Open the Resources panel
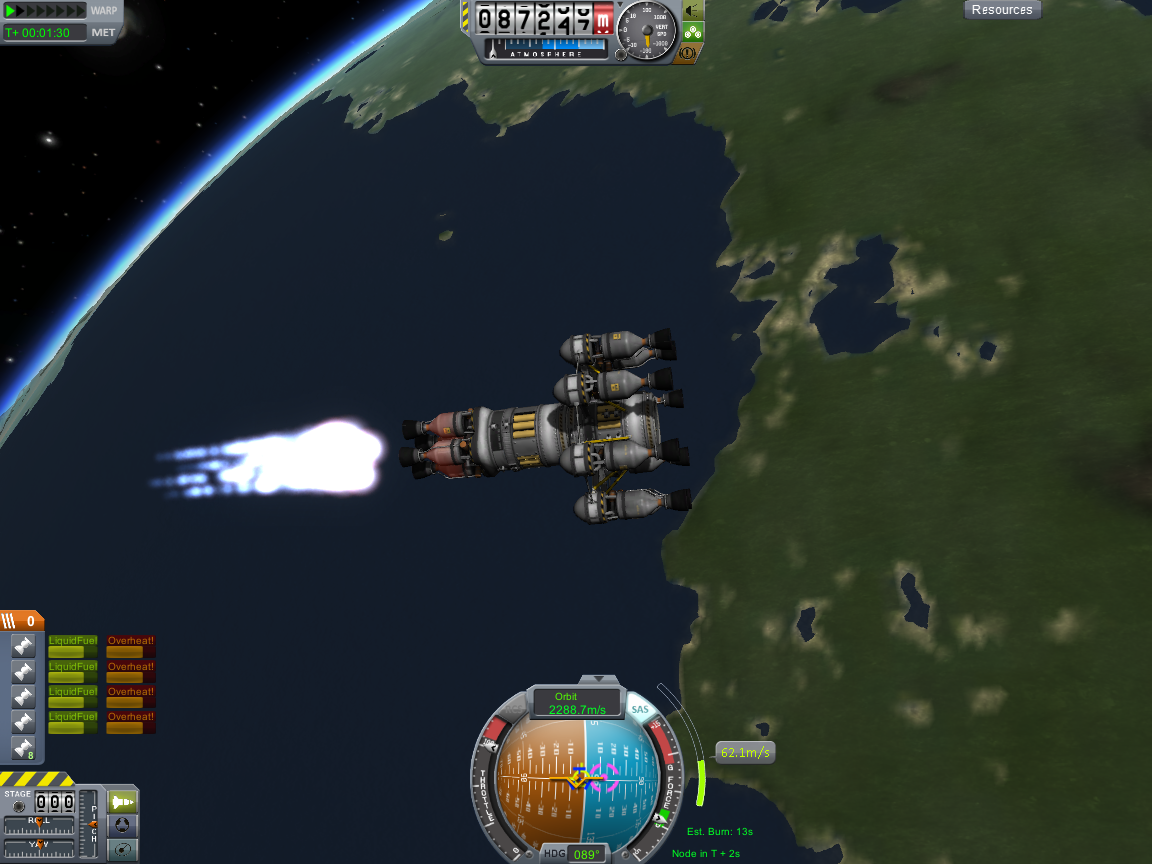Viewport: 1152px width, 864px height. point(1002,10)
